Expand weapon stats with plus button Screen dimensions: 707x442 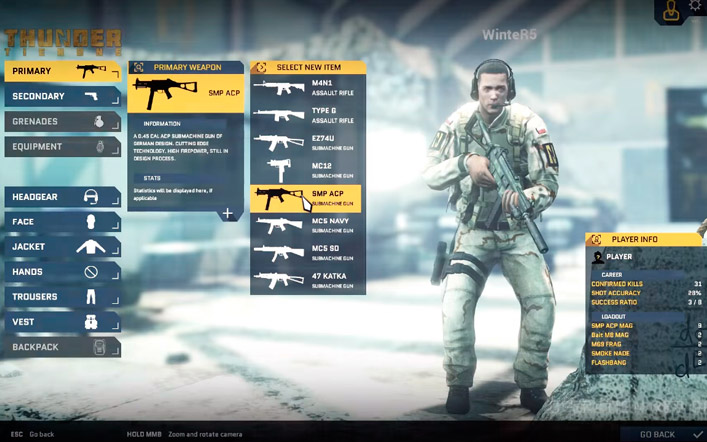coord(228,213)
